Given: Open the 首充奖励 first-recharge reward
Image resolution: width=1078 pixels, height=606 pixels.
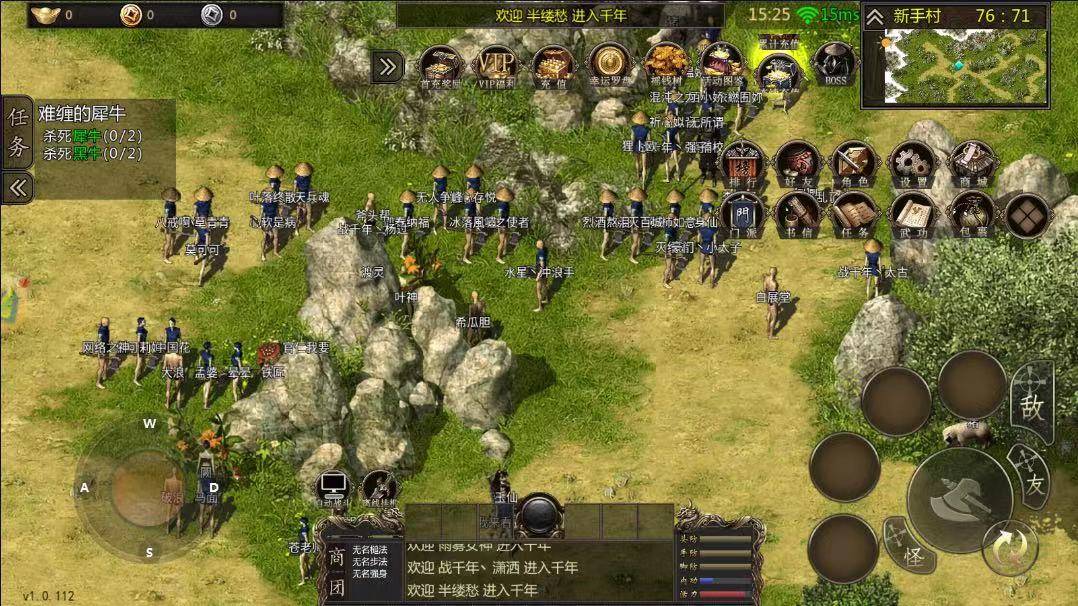Looking at the screenshot, I should click(439, 66).
